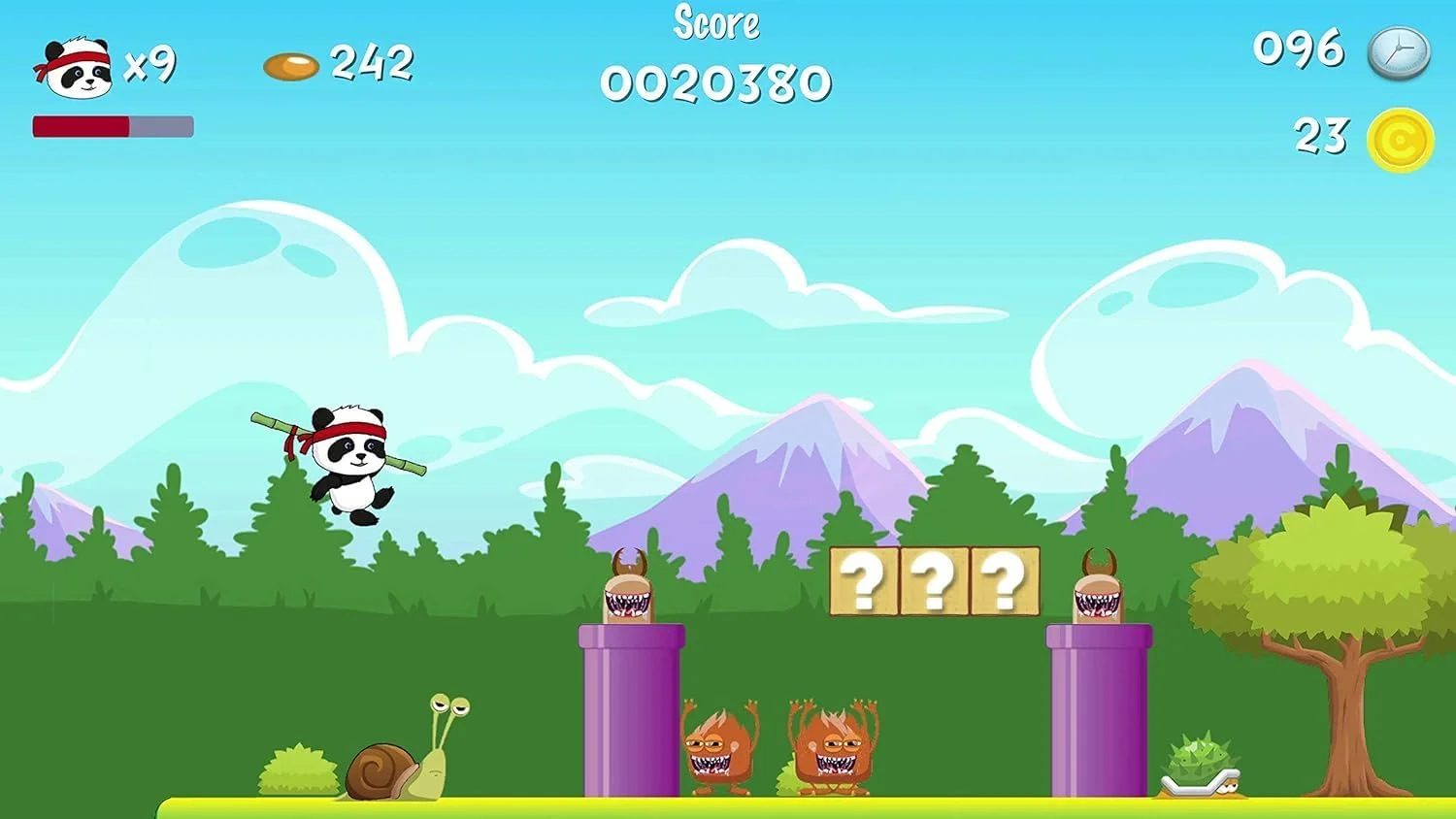Click the orange bean counter icon
Image resolution: width=1456 pixels, height=819 pixels.
point(291,66)
